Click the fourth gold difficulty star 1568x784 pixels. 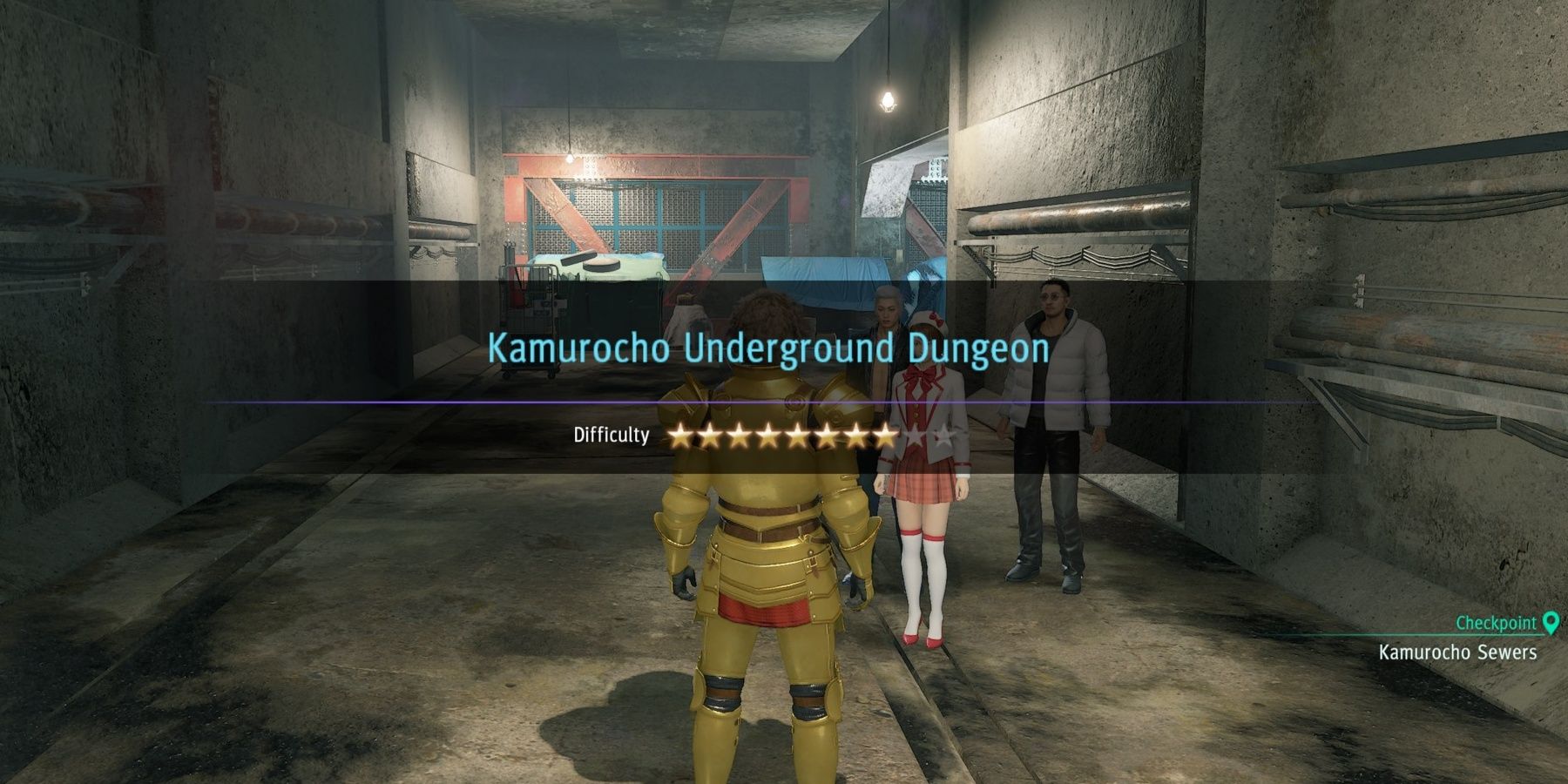(771, 435)
